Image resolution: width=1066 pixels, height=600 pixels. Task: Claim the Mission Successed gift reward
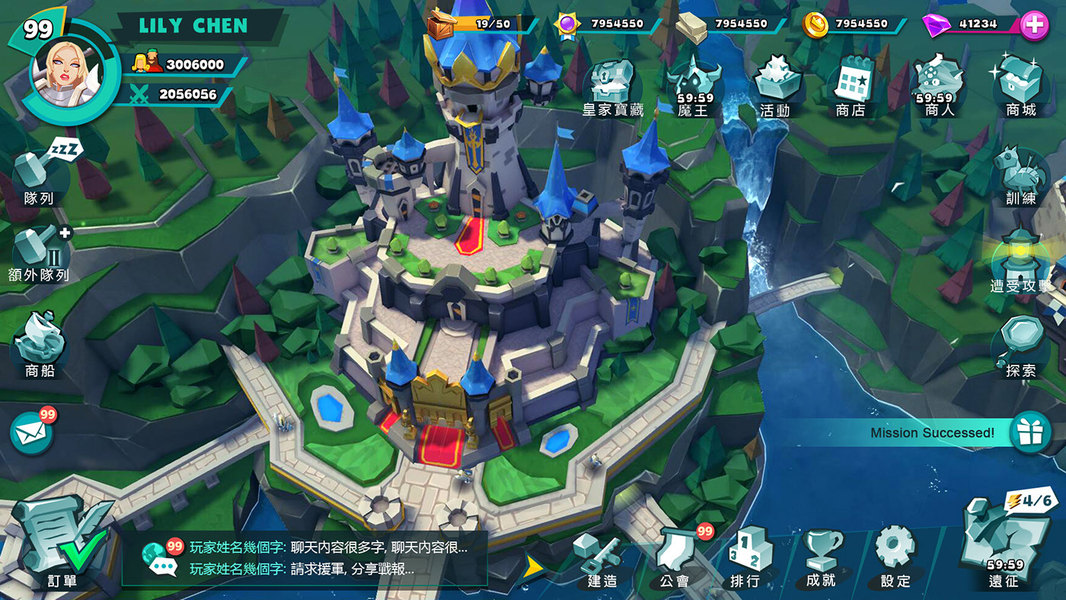coord(1029,432)
